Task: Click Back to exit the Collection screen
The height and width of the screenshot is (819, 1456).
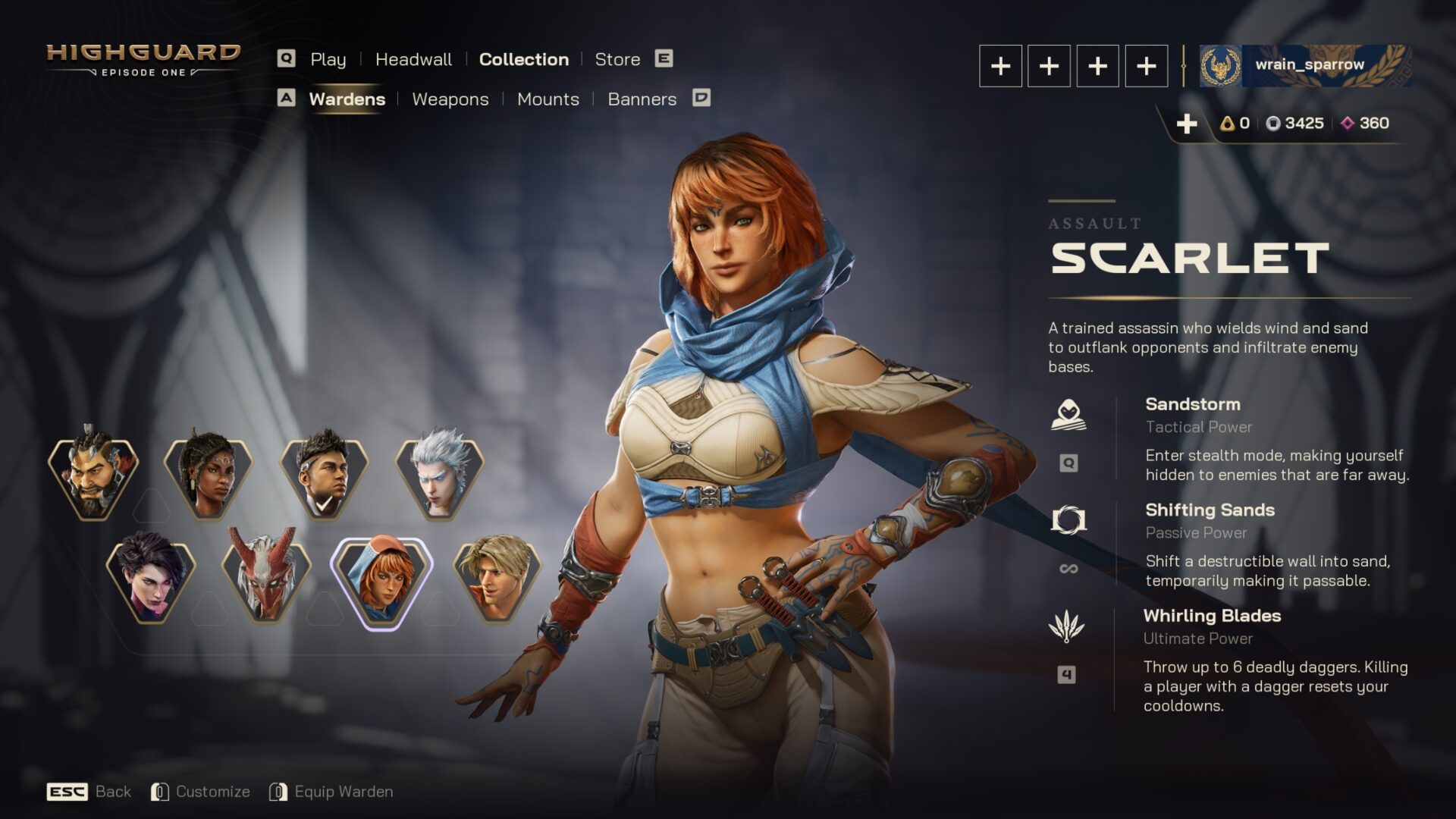Action: click(x=111, y=791)
